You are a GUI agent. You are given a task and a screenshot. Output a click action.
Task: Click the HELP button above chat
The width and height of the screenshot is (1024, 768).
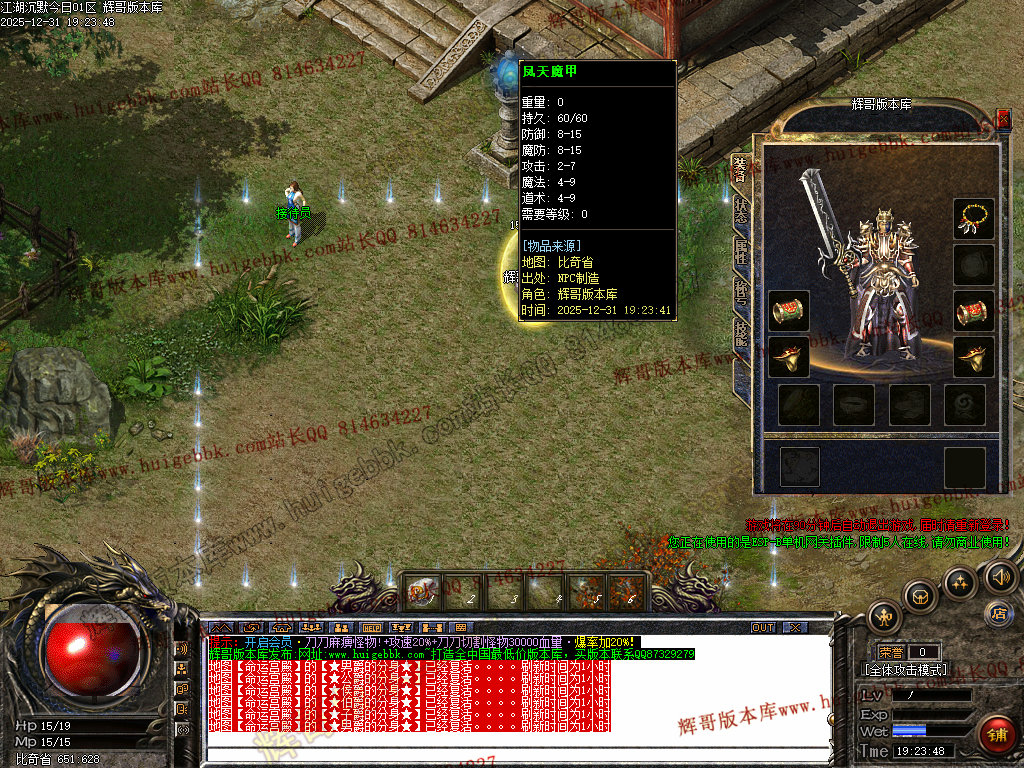371,628
